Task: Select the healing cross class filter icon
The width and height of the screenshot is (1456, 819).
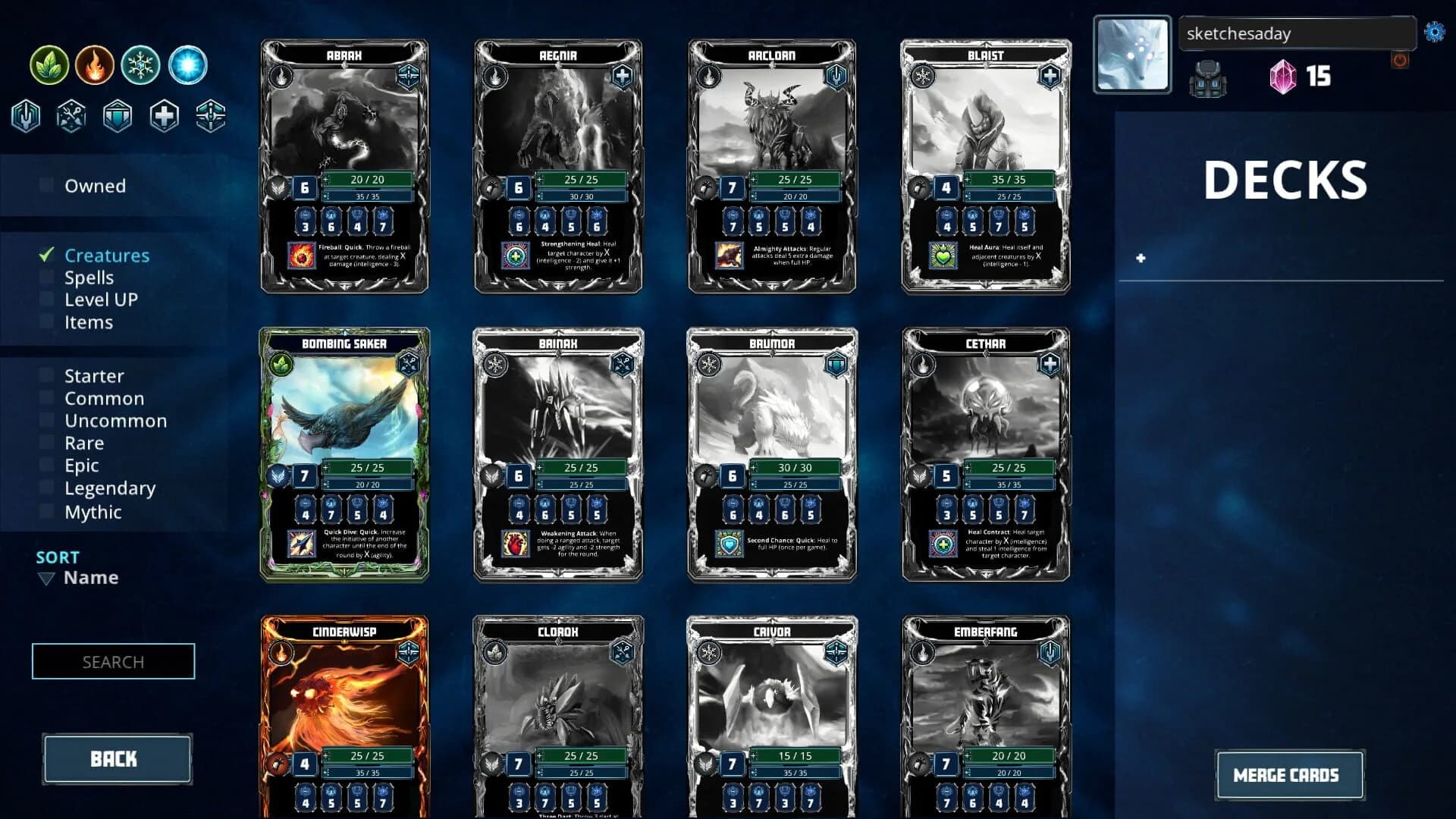Action: (x=164, y=115)
